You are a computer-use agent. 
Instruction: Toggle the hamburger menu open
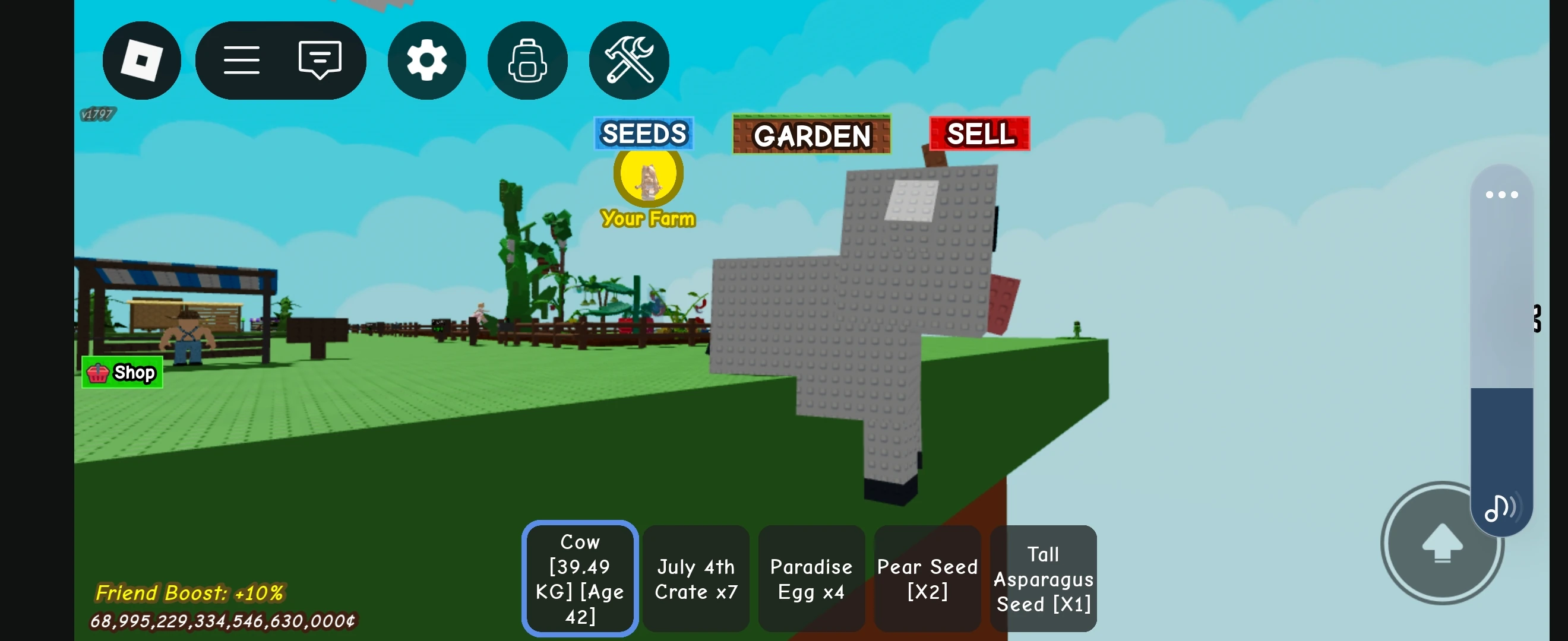tap(242, 59)
